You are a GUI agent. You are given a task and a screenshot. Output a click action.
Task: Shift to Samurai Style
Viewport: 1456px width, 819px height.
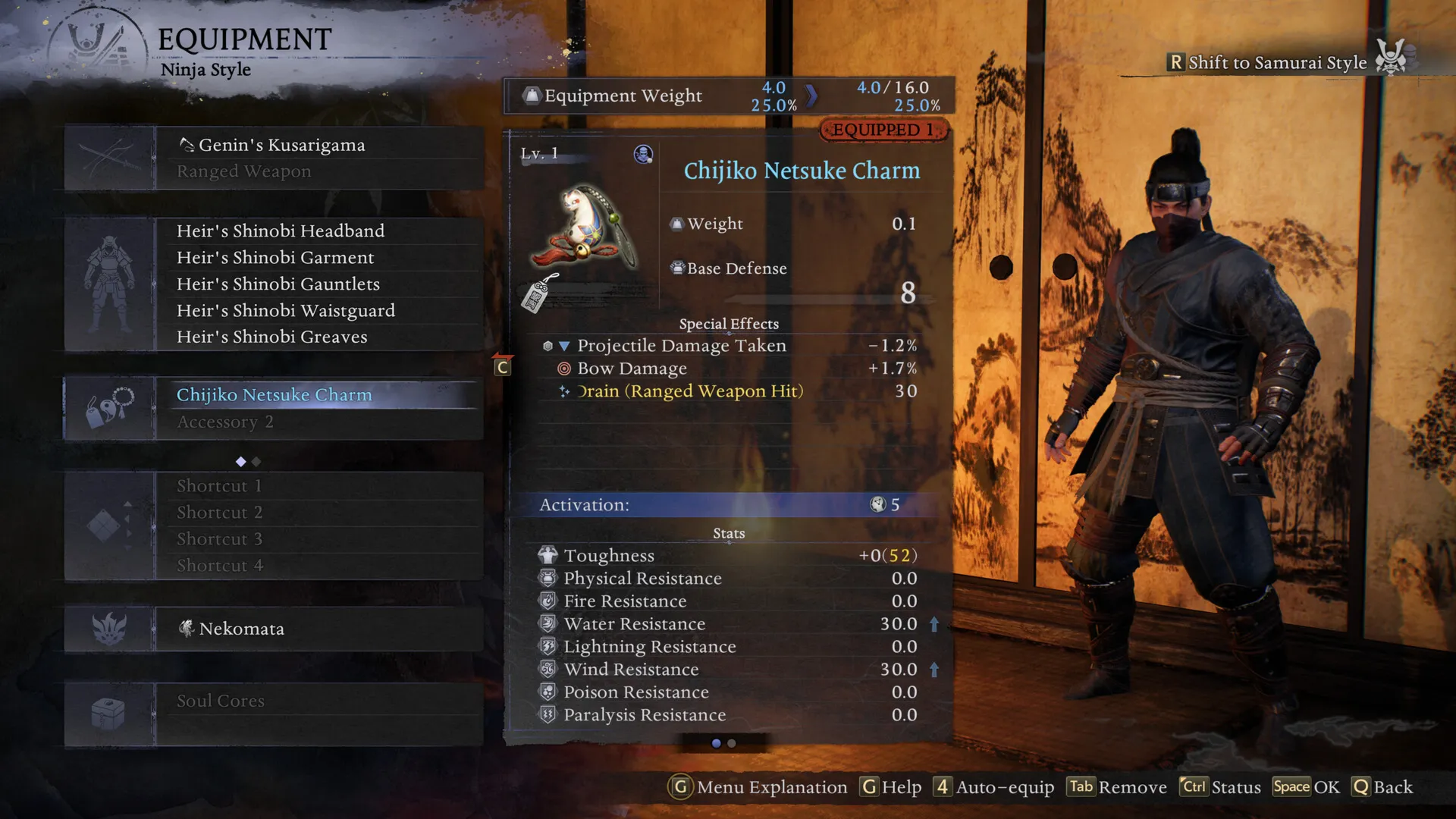(1277, 62)
